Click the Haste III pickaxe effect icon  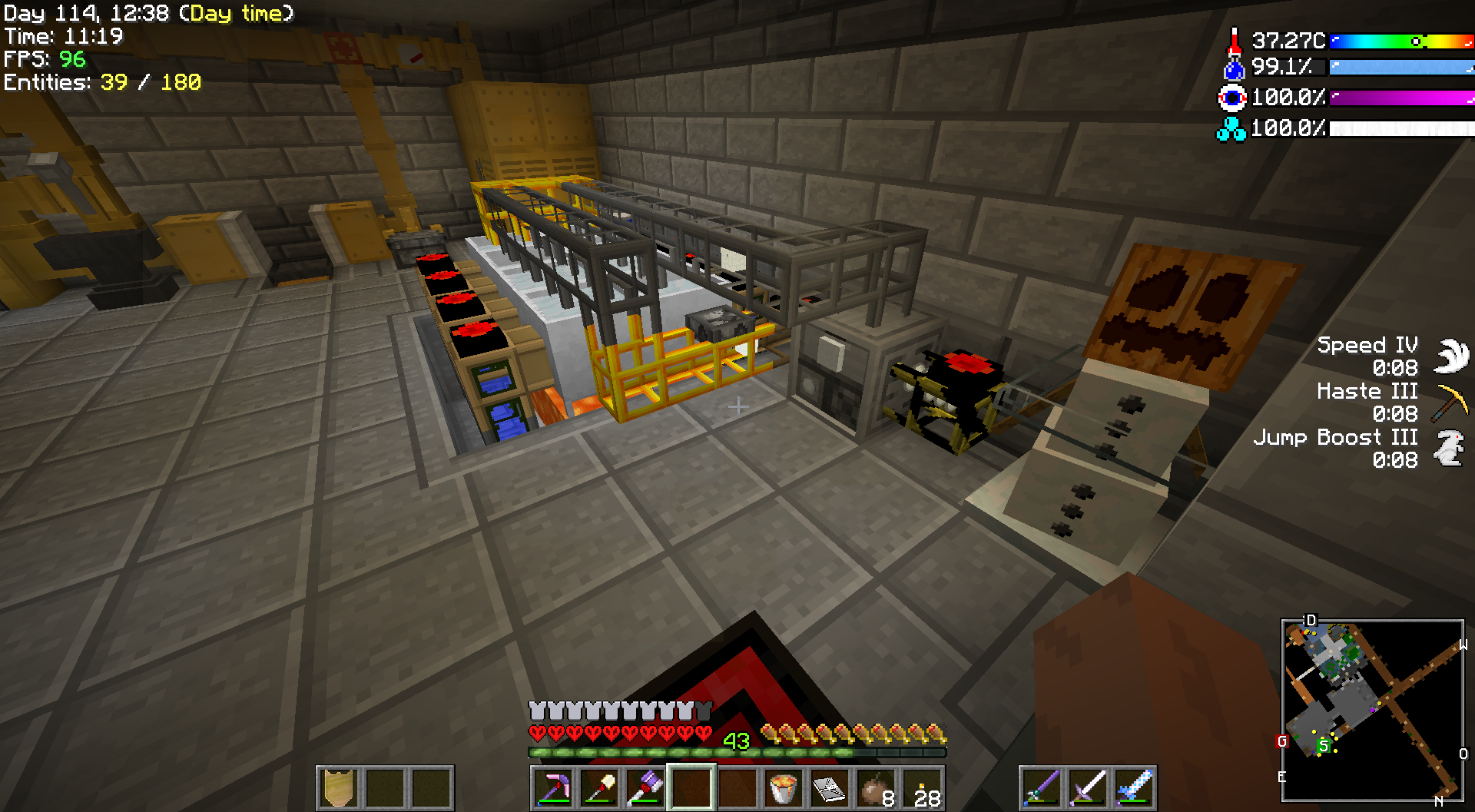pyautogui.click(x=1450, y=402)
